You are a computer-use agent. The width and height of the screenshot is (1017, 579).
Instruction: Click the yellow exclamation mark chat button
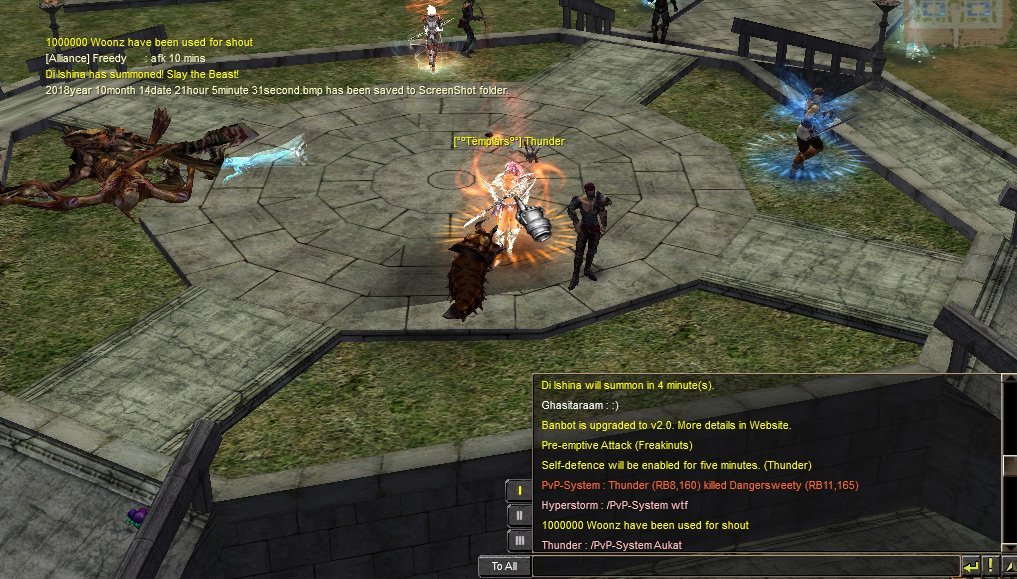point(989,566)
